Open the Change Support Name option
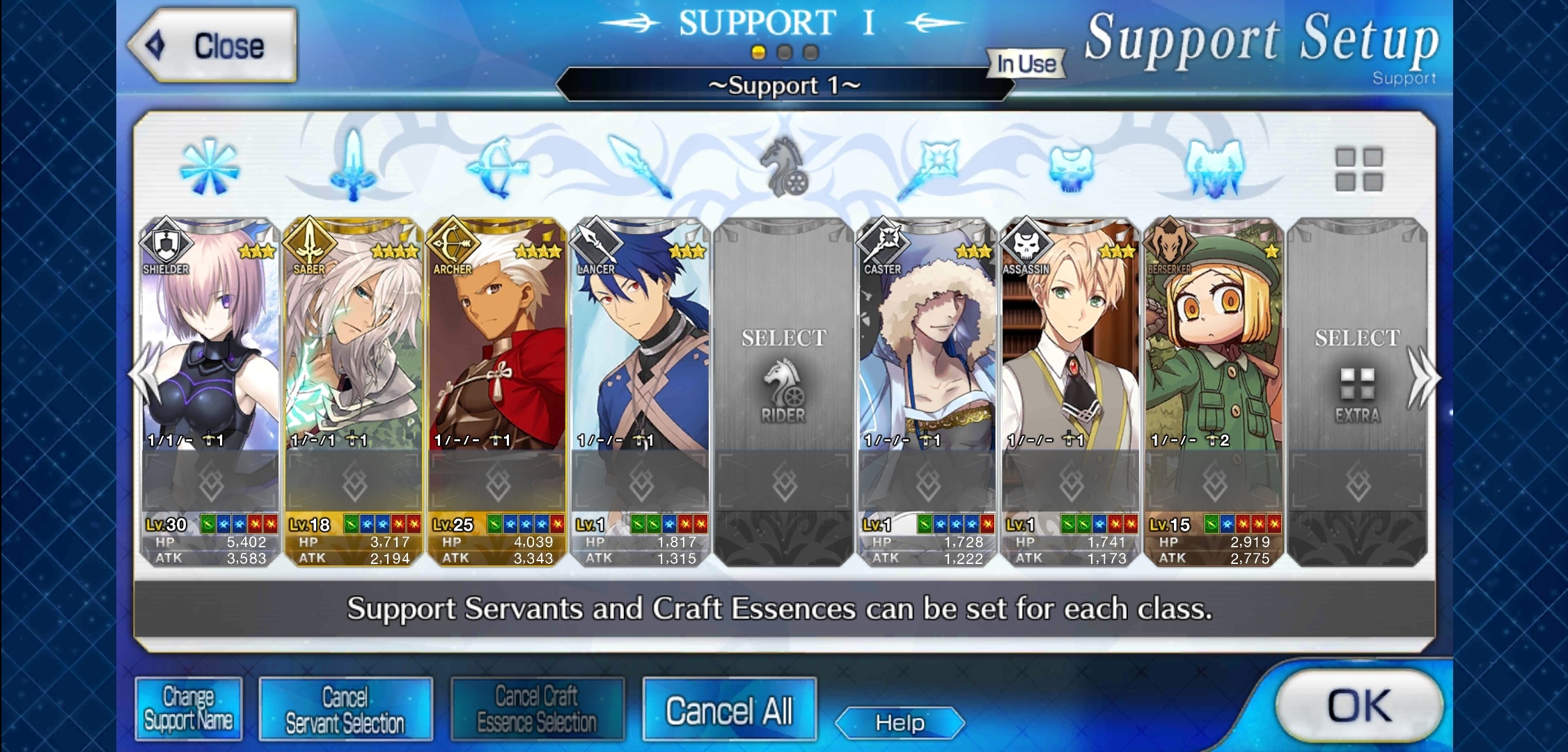 click(x=189, y=709)
